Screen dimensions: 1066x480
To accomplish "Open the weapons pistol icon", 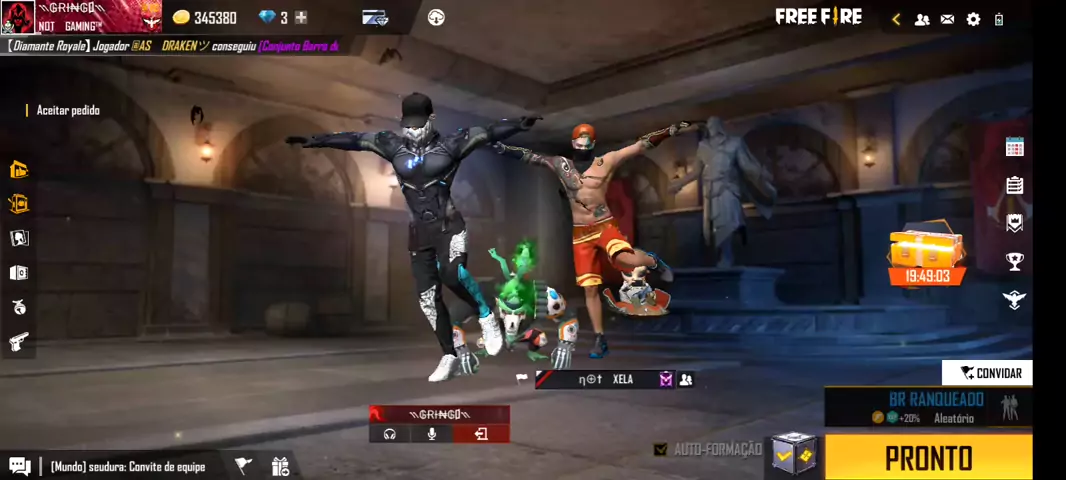I will [19, 342].
